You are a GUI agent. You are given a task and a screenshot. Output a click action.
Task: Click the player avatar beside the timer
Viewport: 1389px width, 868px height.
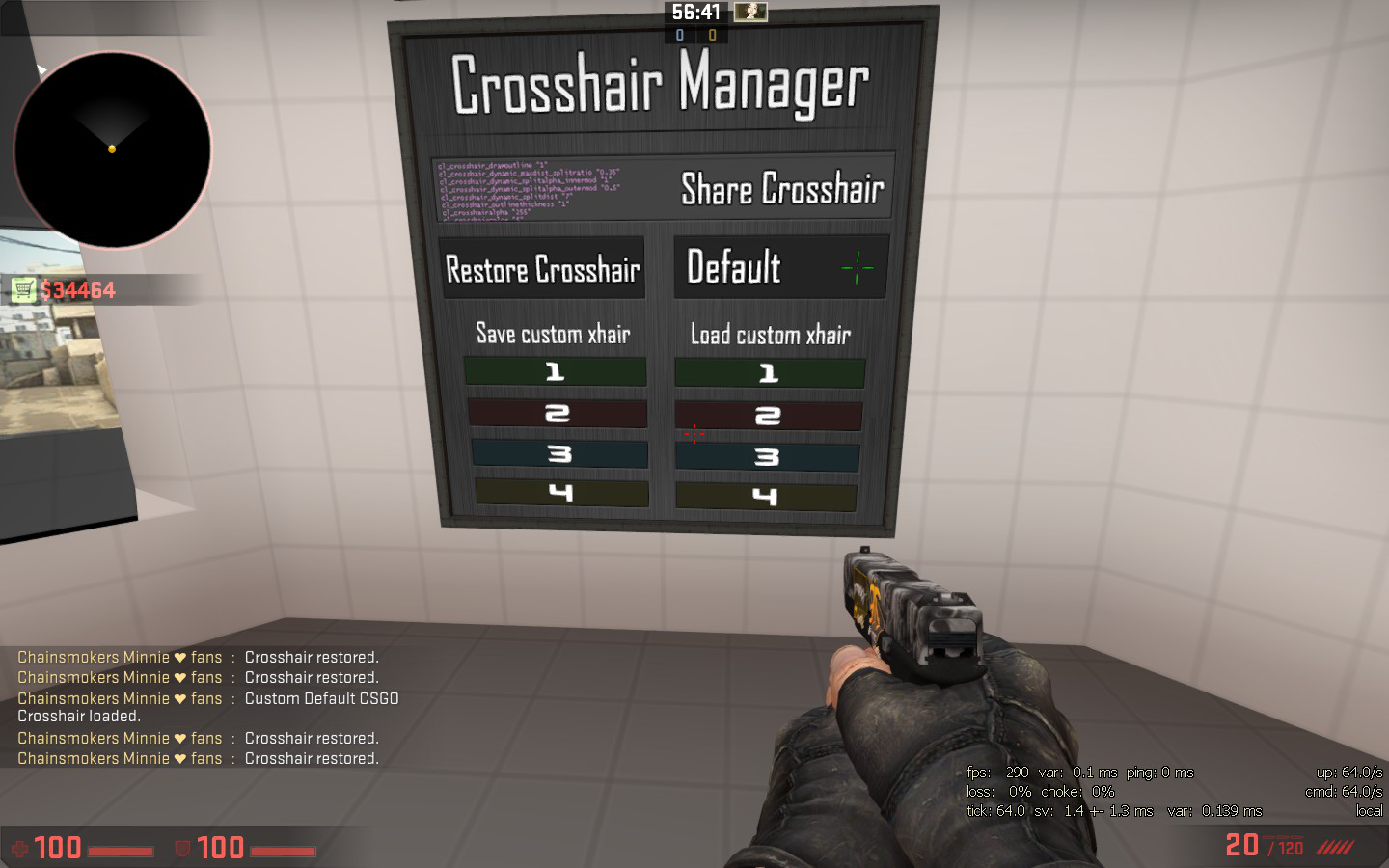coord(750,12)
